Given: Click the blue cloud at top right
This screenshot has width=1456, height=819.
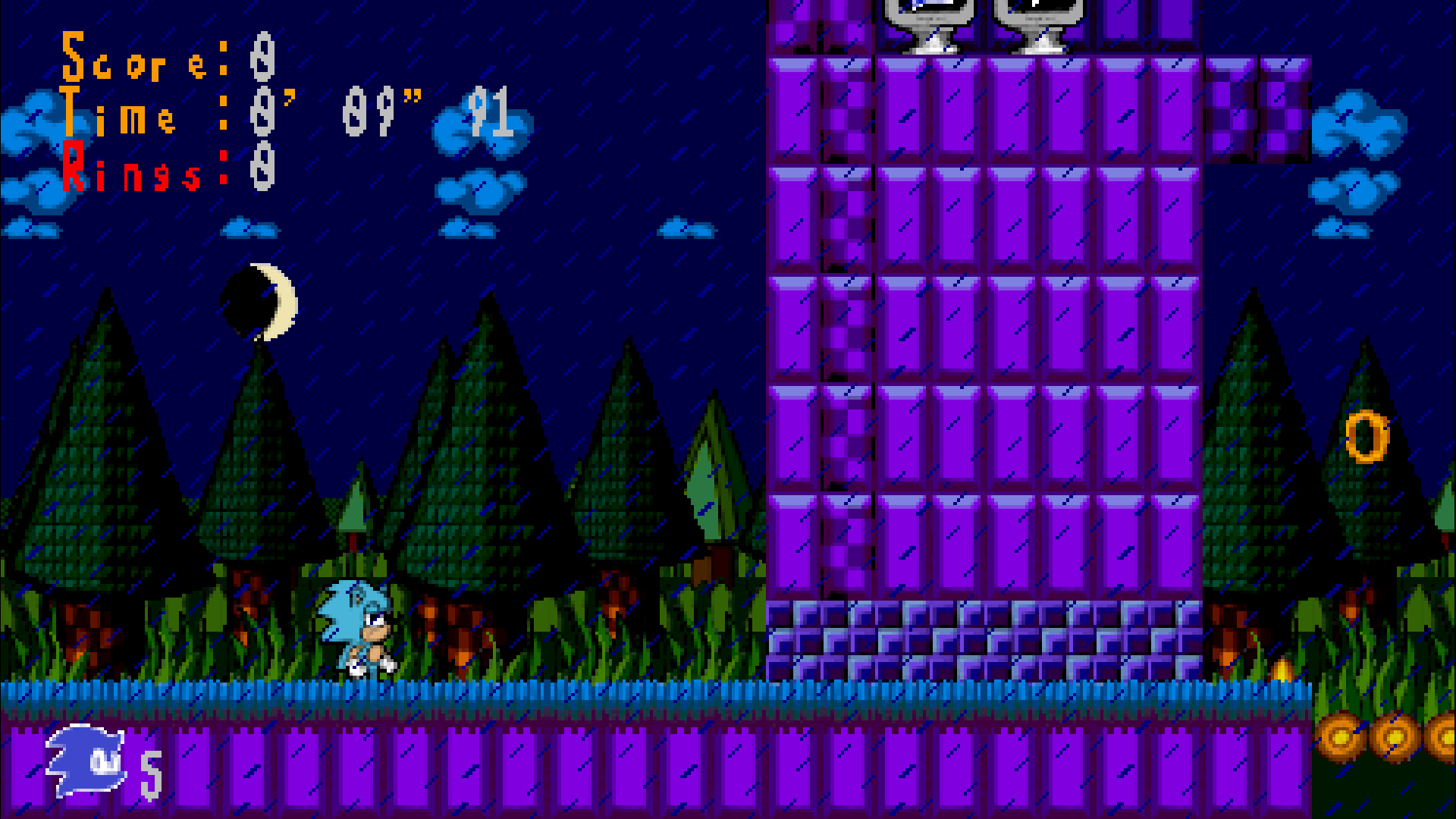Looking at the screenshot, I should [x=1357, y=129].
